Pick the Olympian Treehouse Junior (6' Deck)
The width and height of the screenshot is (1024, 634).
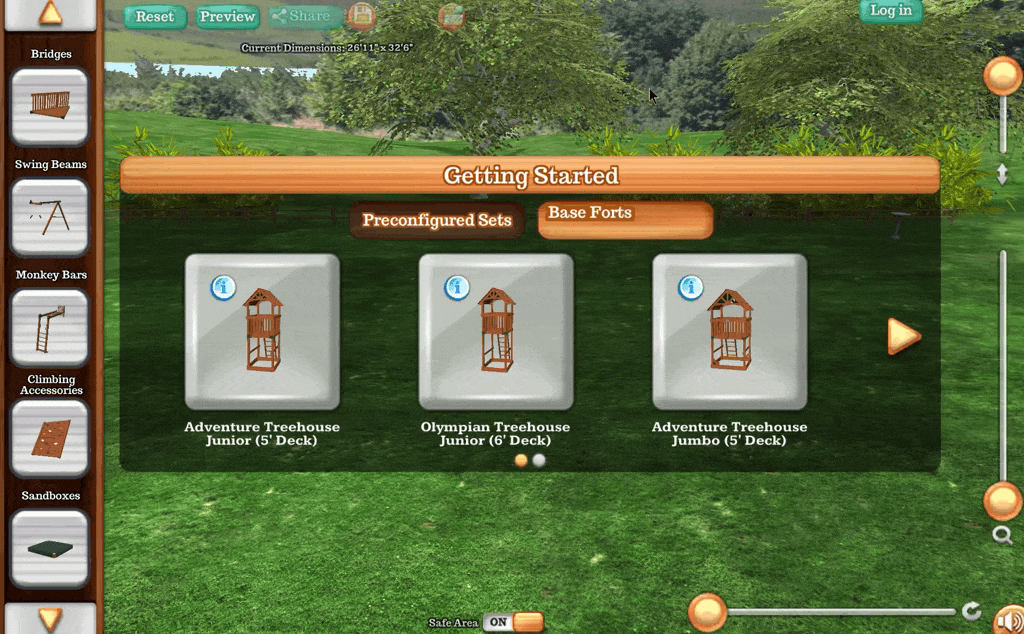click(x=496, y=331)
